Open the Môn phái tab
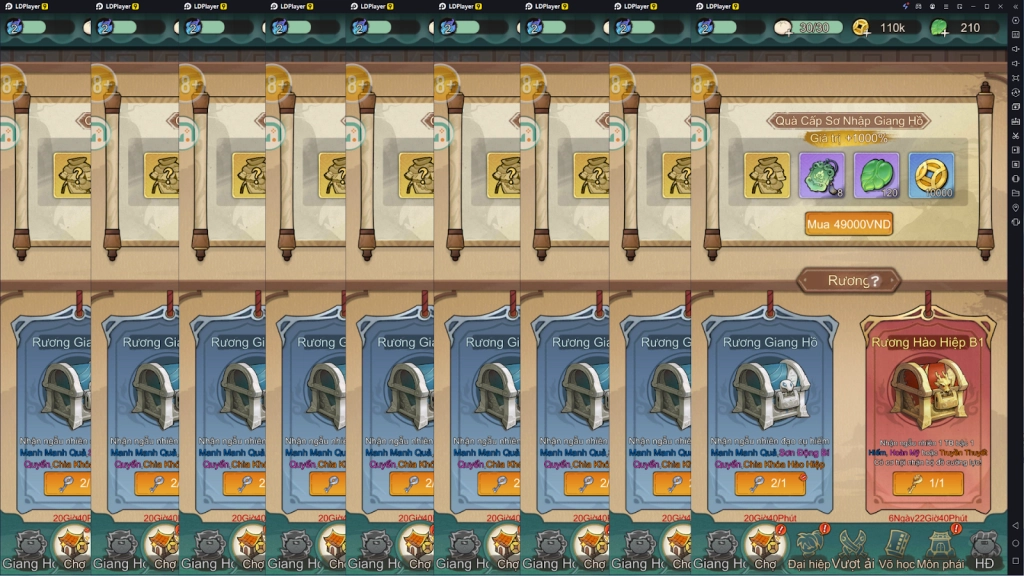Viewport: 1024px width, 576px height. pos(940,547)
